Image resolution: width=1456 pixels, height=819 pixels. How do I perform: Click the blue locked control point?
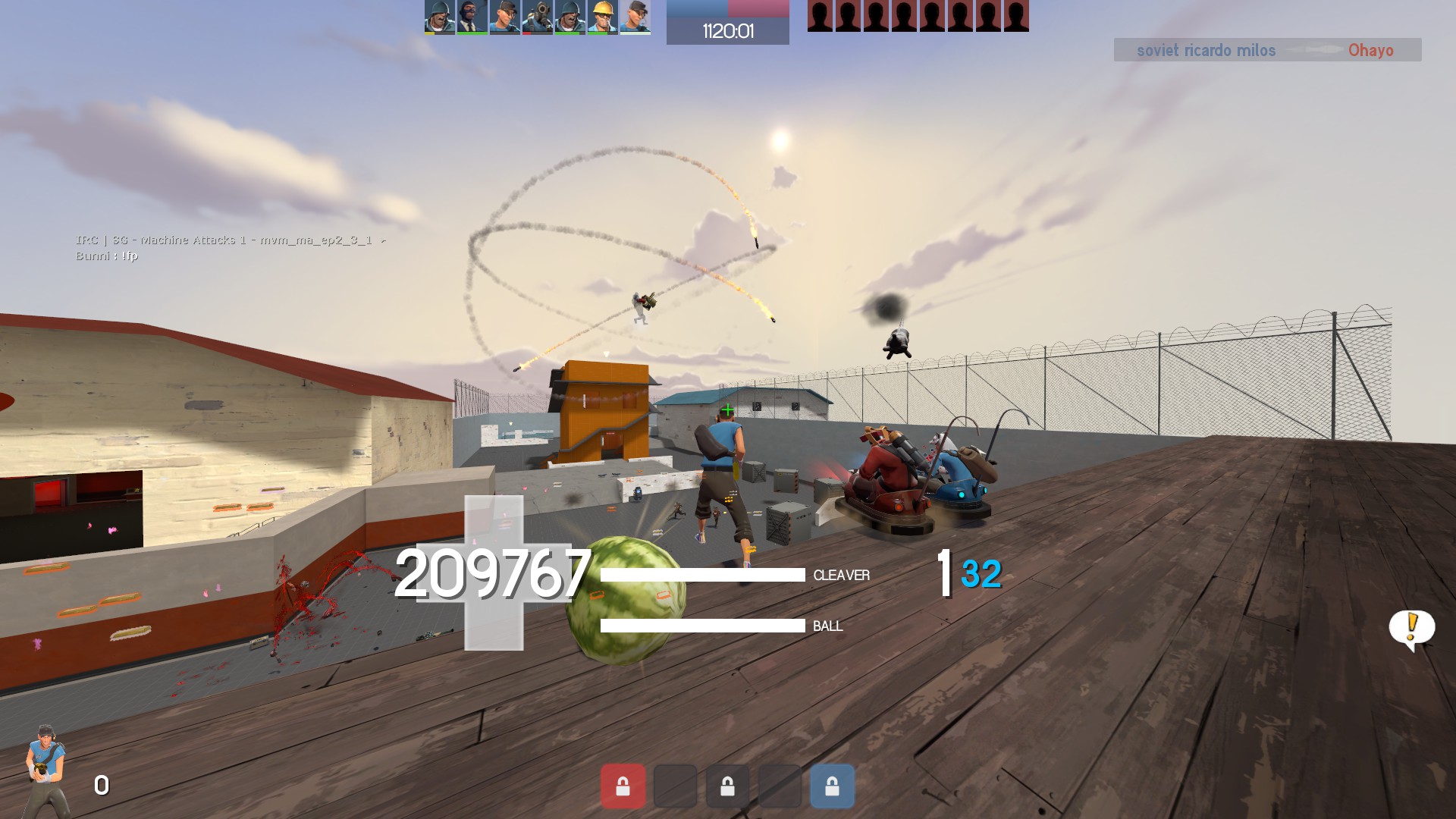click(832, 786)
